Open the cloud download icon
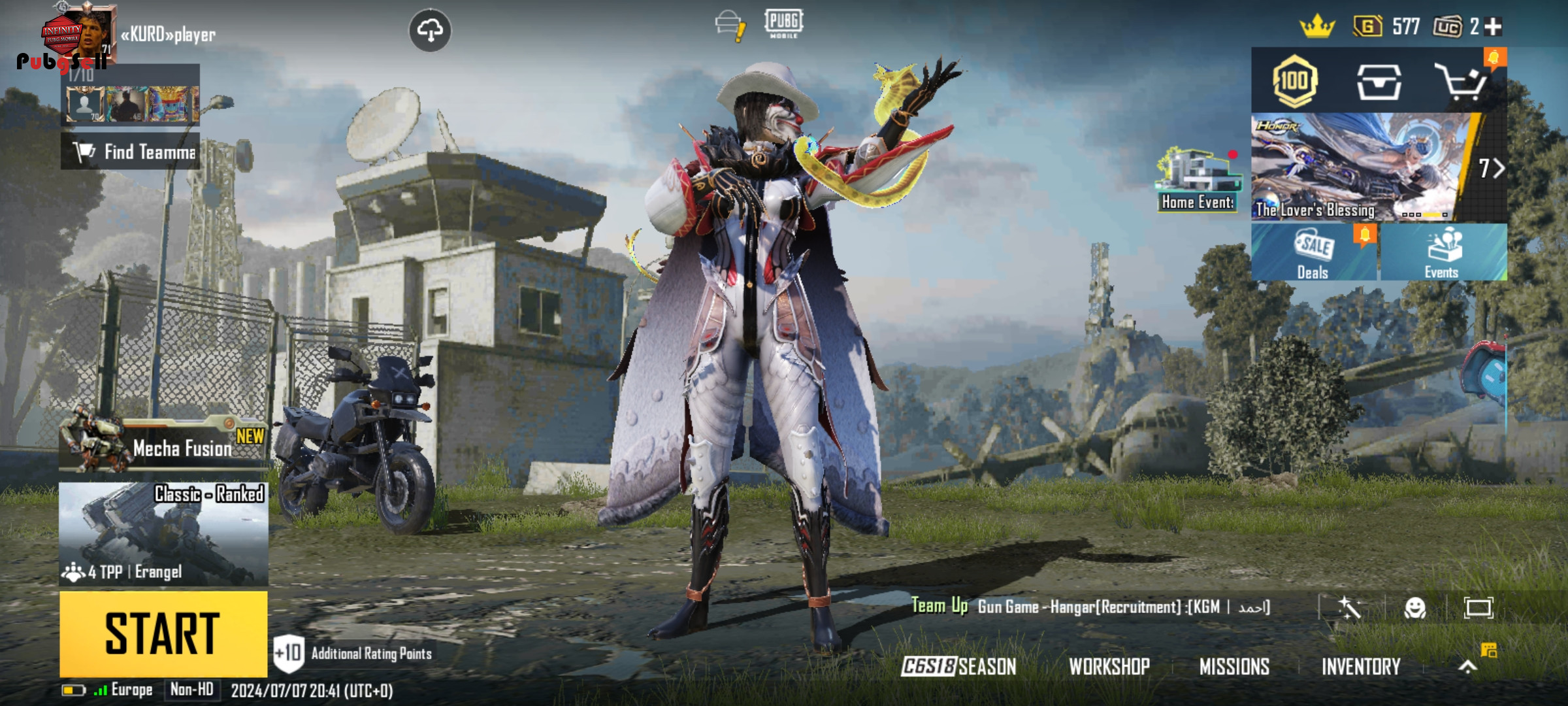The width and height of the screenshot is (1568, 706). point(430,30)
